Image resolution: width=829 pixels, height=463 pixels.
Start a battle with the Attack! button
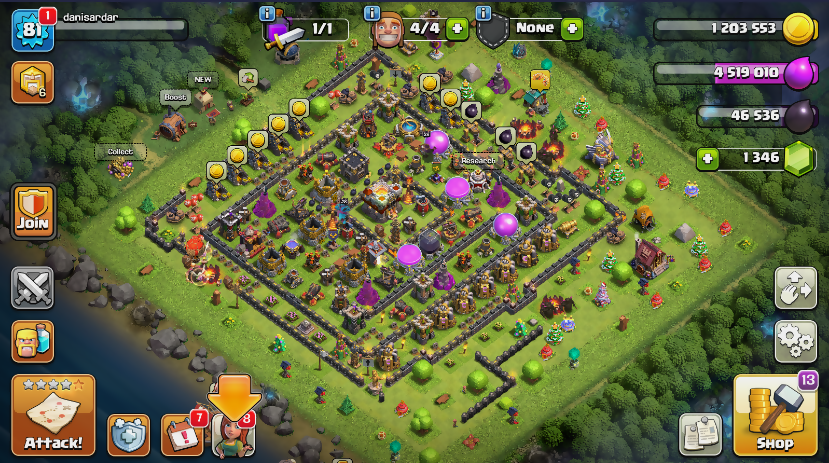click(53, 414)
